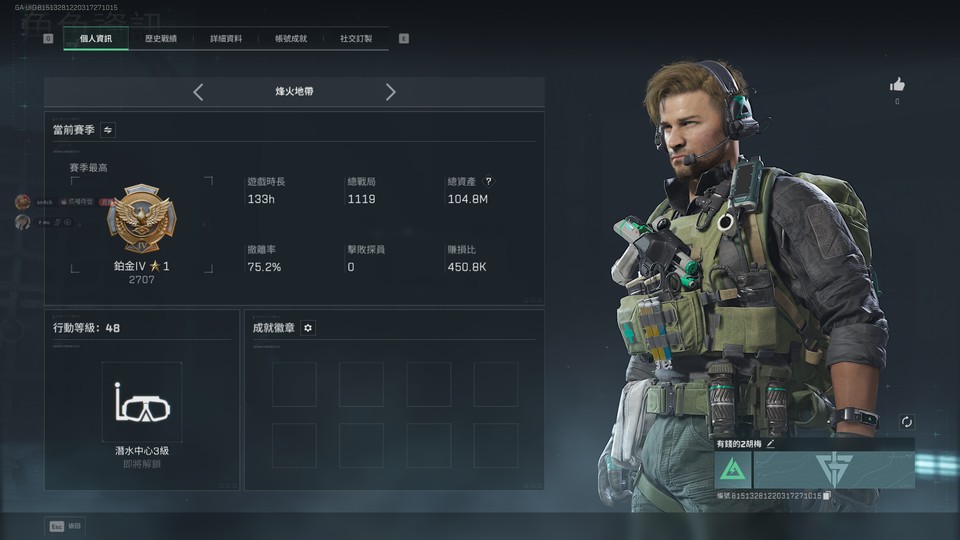Select the 帳號成就 tab

point(291,39)
